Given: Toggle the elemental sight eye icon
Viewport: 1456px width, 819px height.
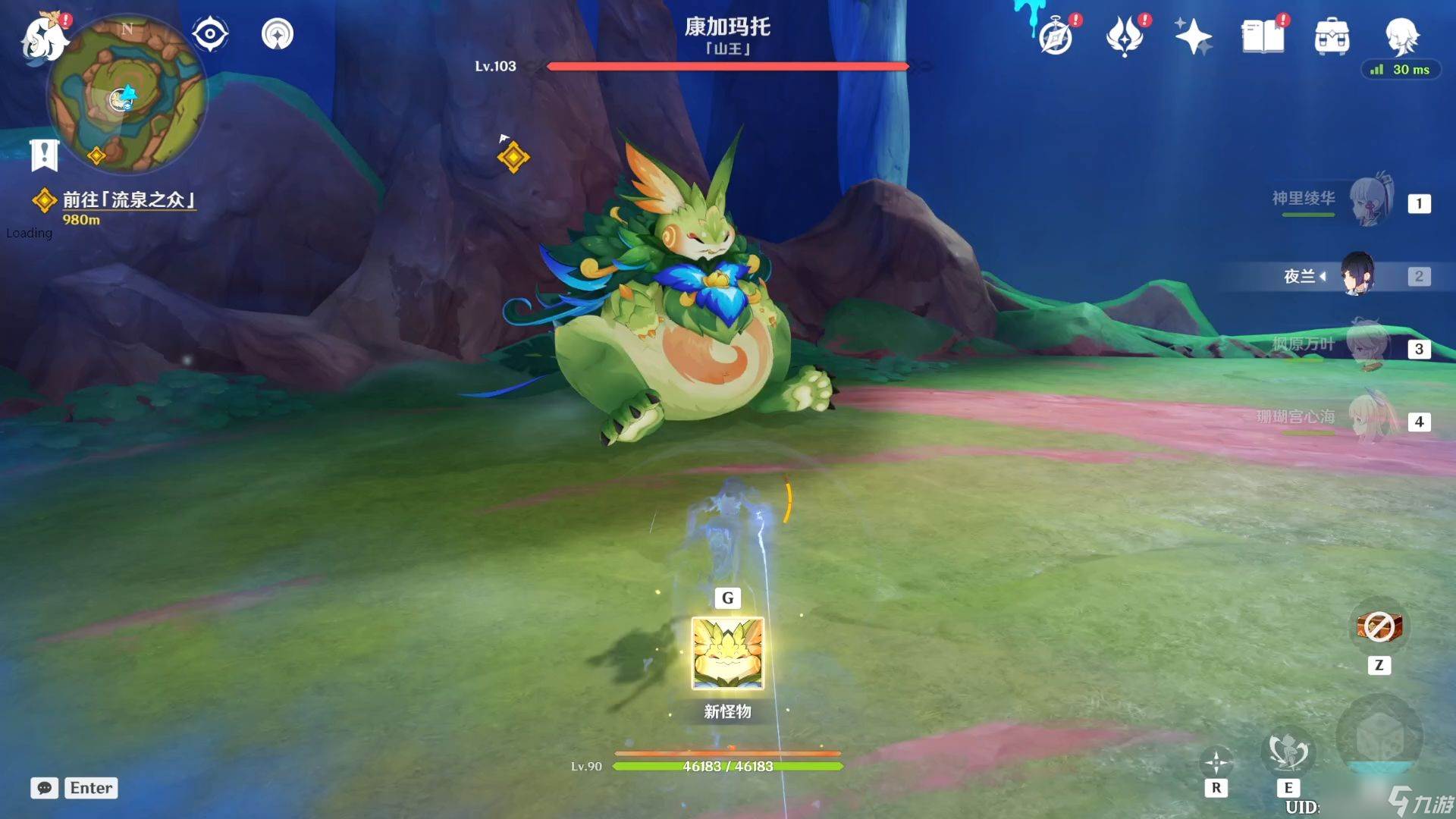Looking at the screenshot, I should point(210,34).
